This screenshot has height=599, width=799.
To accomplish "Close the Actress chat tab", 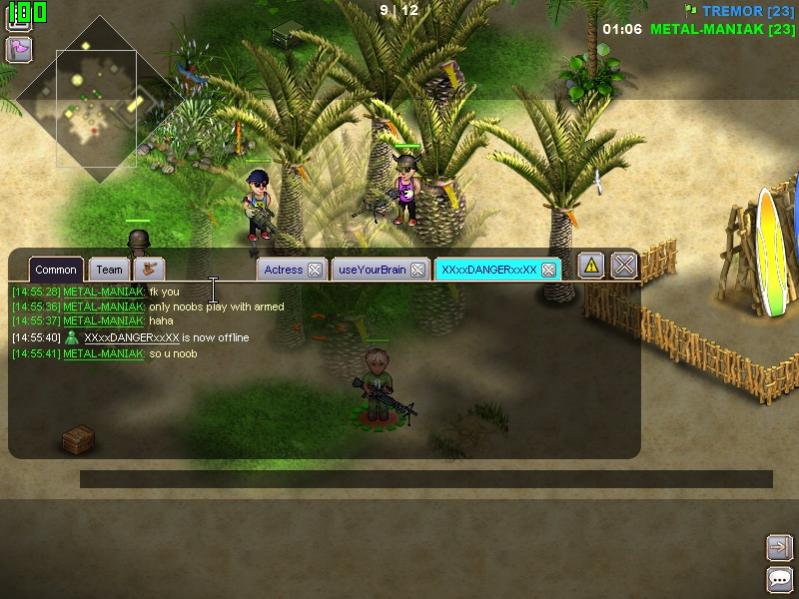I will 314,269.
